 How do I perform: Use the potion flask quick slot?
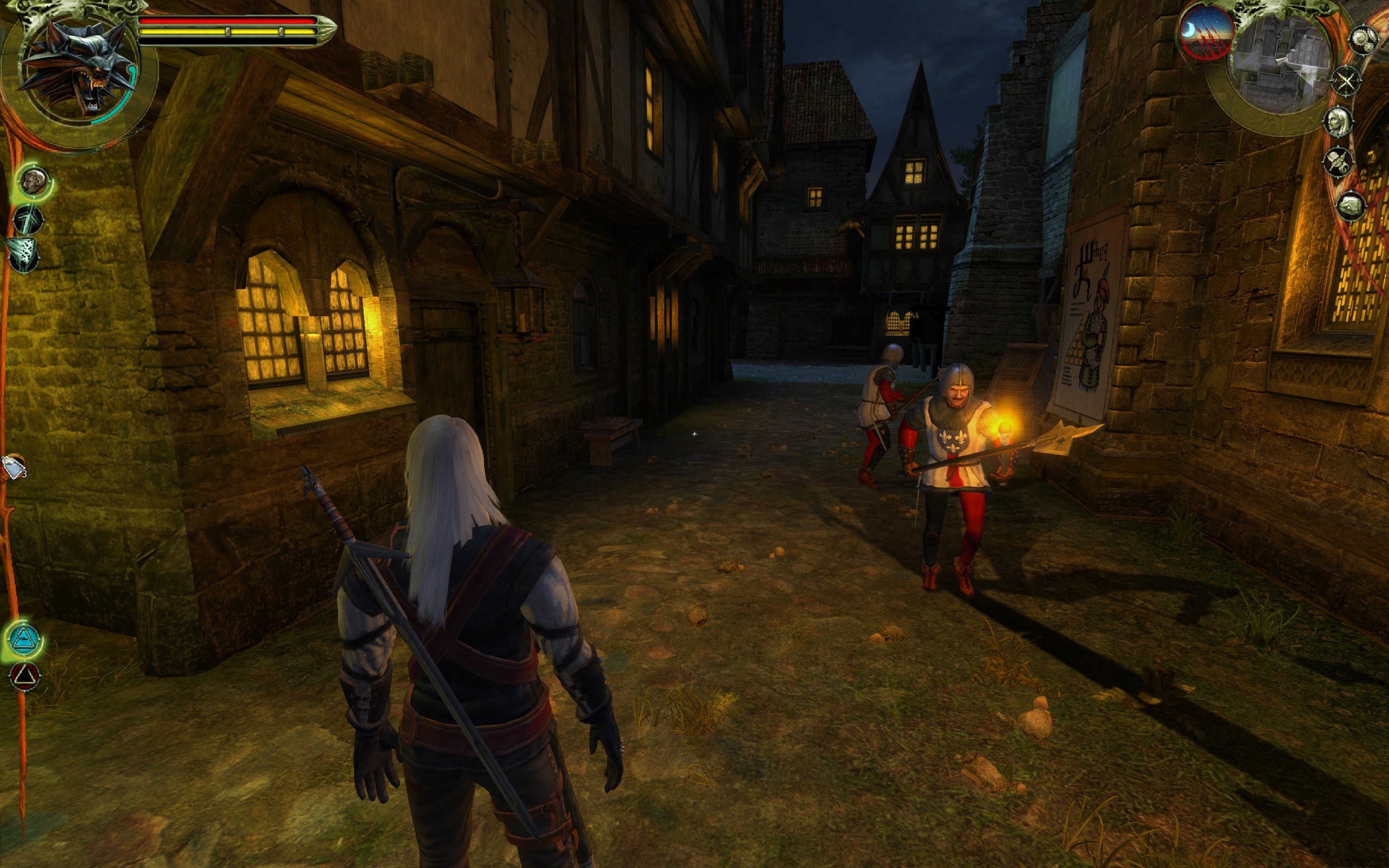tap(14, 467)
